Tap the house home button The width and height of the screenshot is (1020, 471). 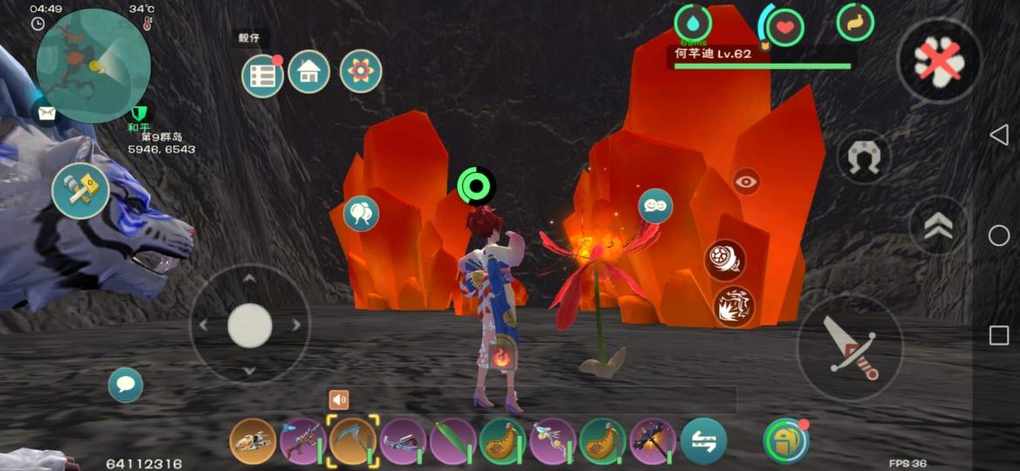[309, 71]
